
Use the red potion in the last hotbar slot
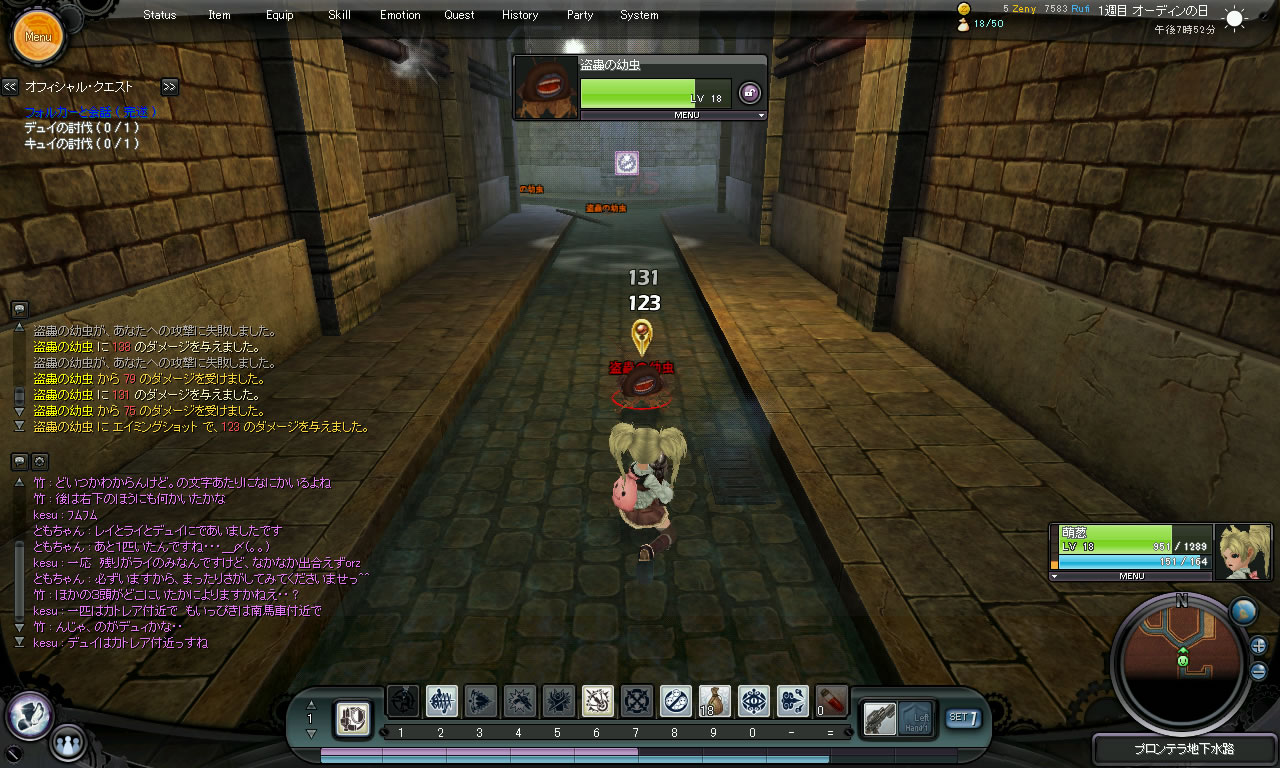(831, 701)
